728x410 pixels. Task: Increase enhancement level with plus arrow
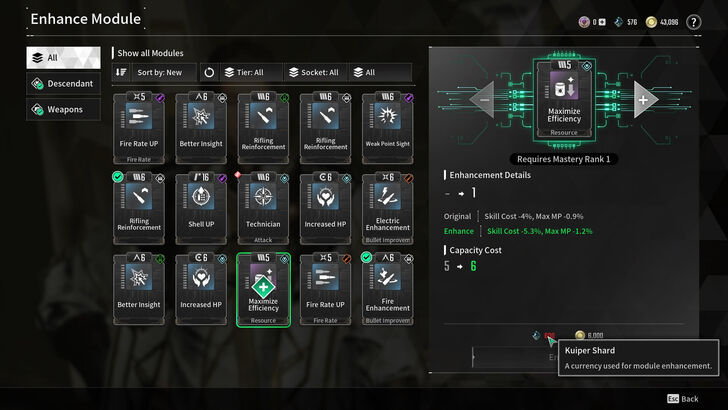pyautogui.click(x=642, y=99)
